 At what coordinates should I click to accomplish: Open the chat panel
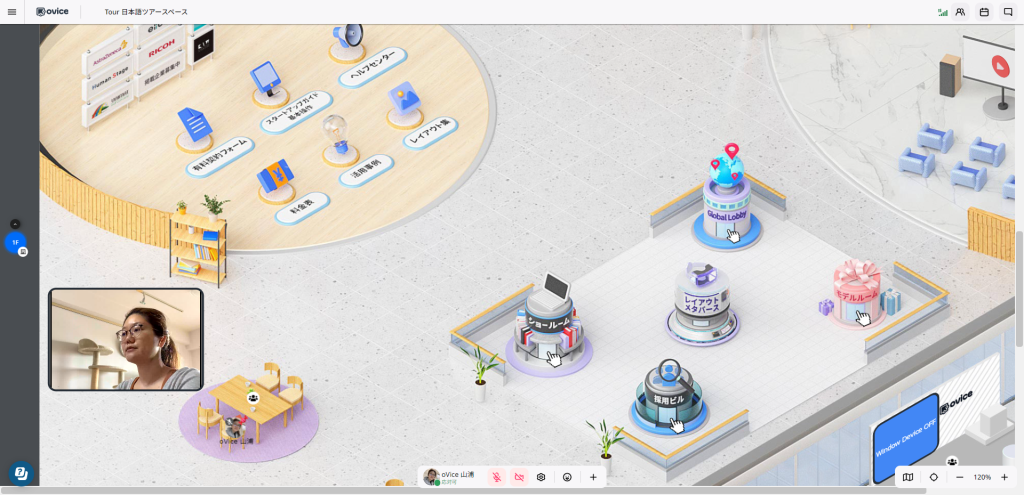coord(1008,12)
